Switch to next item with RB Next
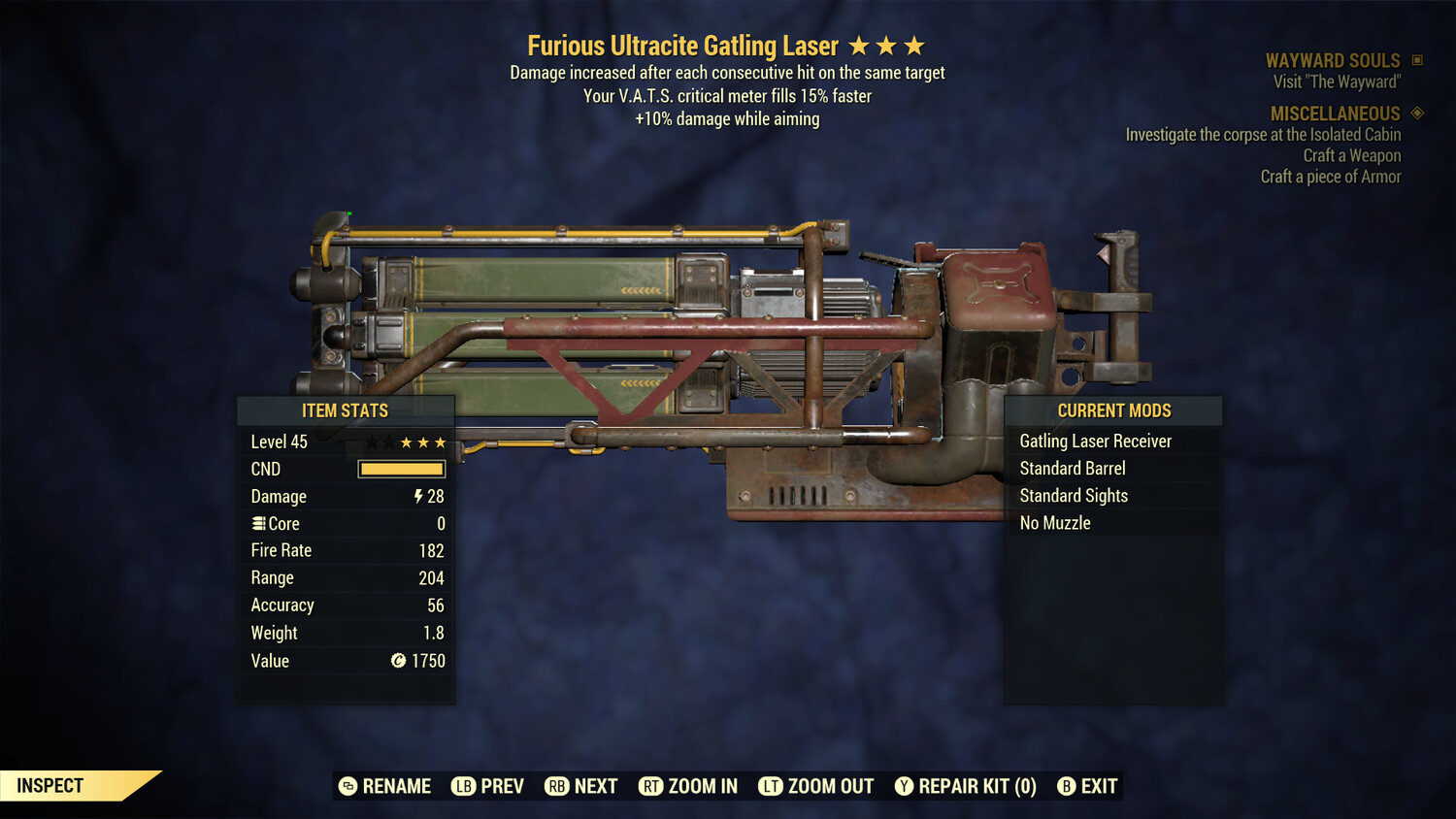 580,786
